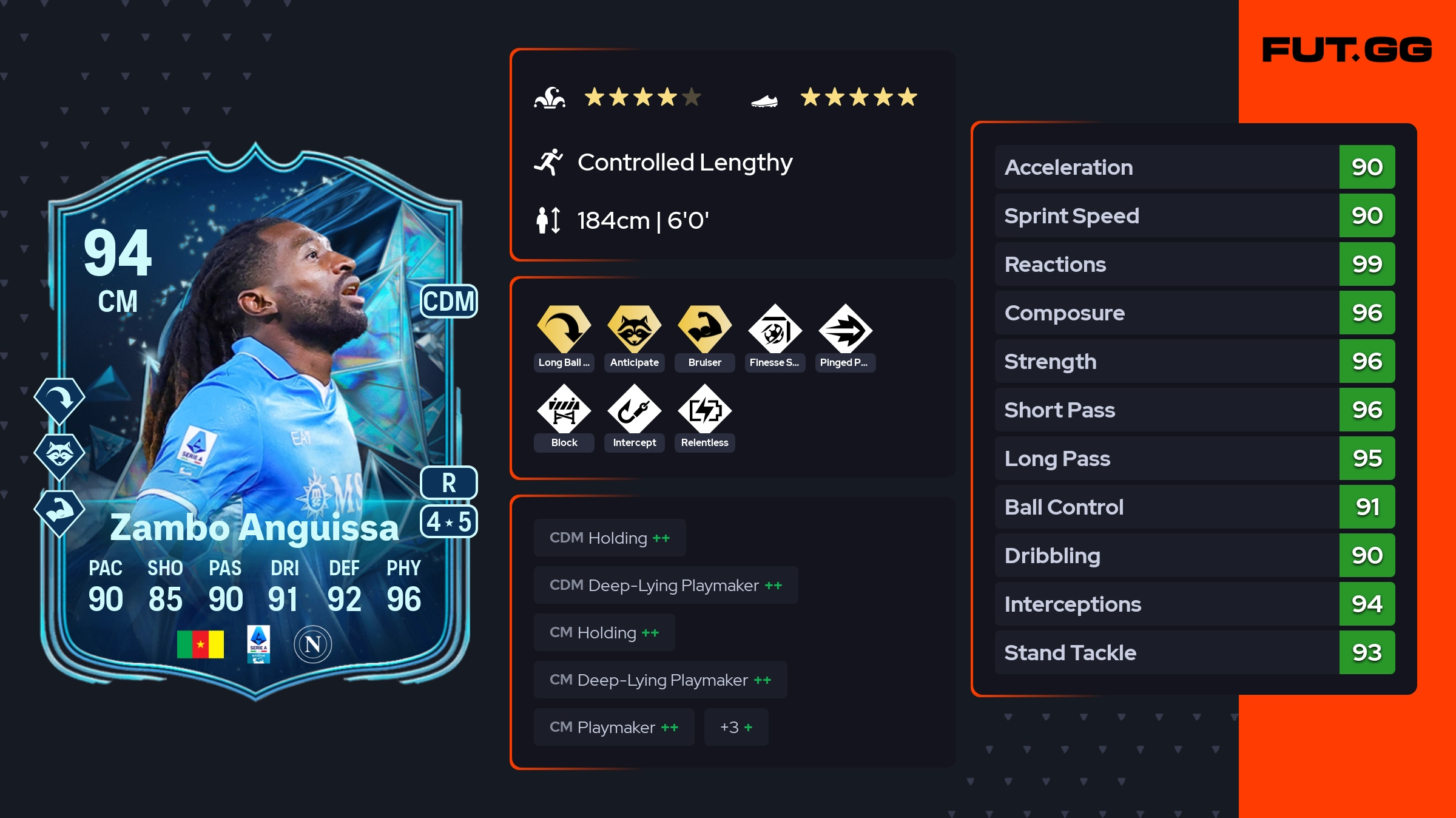Choose the CM Holding role chip

pos(604,632)
